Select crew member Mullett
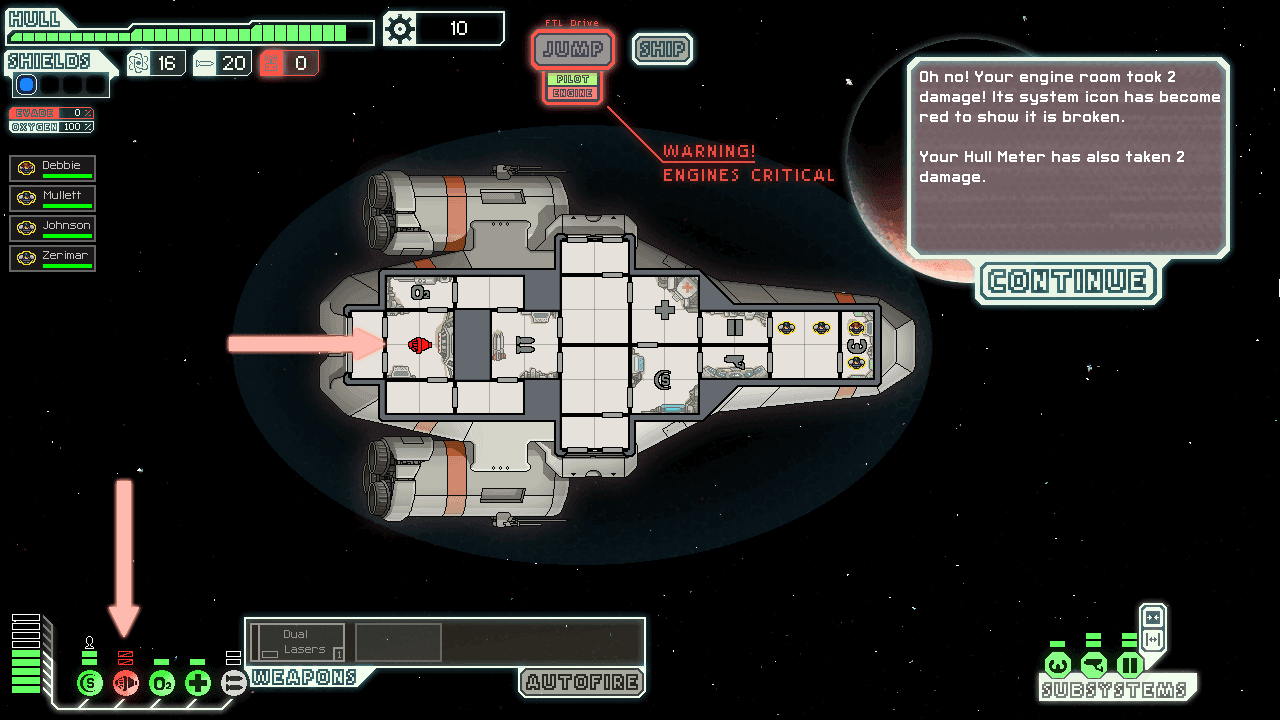The image size is (1280, 720). (x=53, y=198)
